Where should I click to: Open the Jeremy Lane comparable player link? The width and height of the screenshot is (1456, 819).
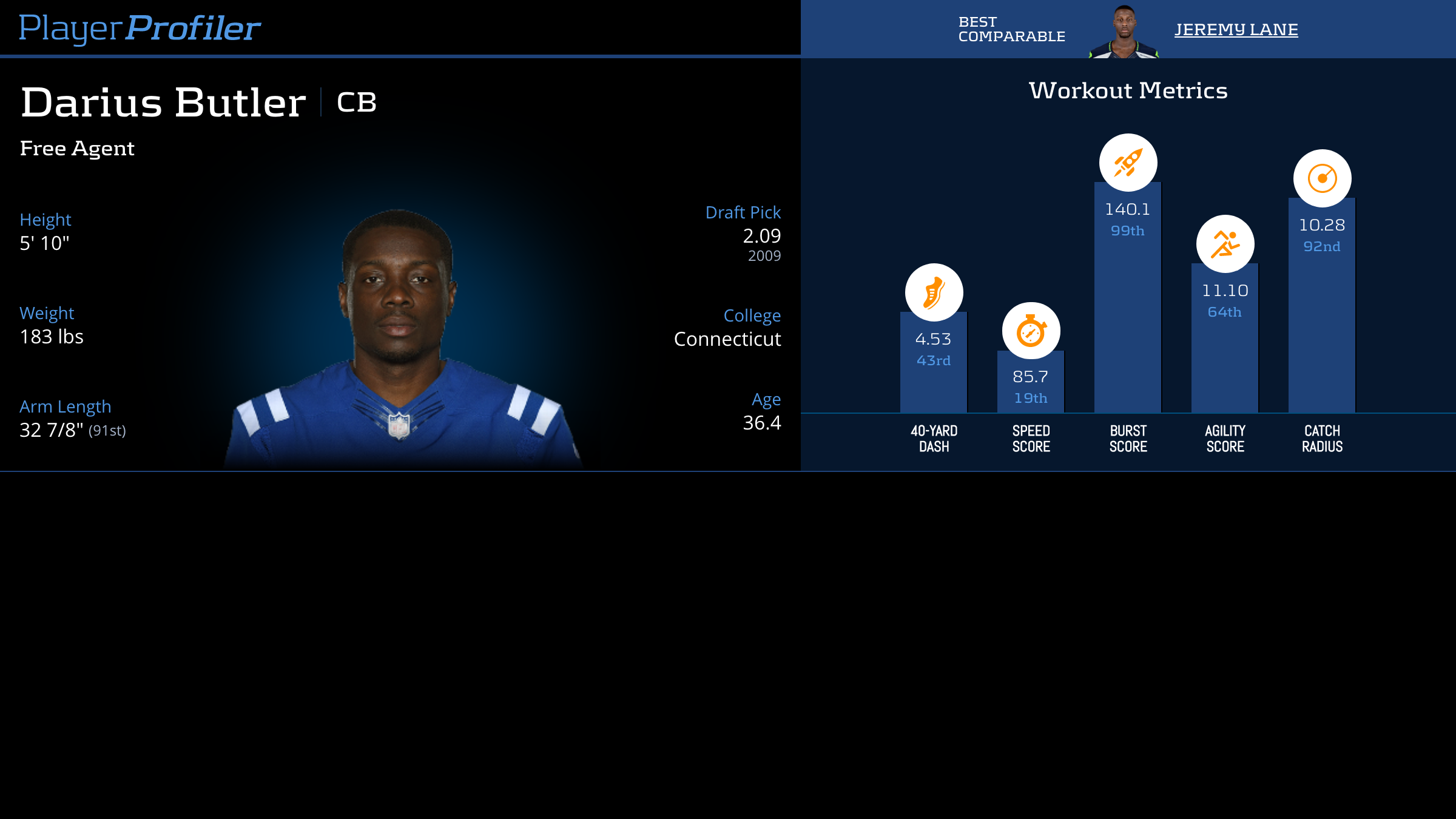click(x=1236, y=30)
